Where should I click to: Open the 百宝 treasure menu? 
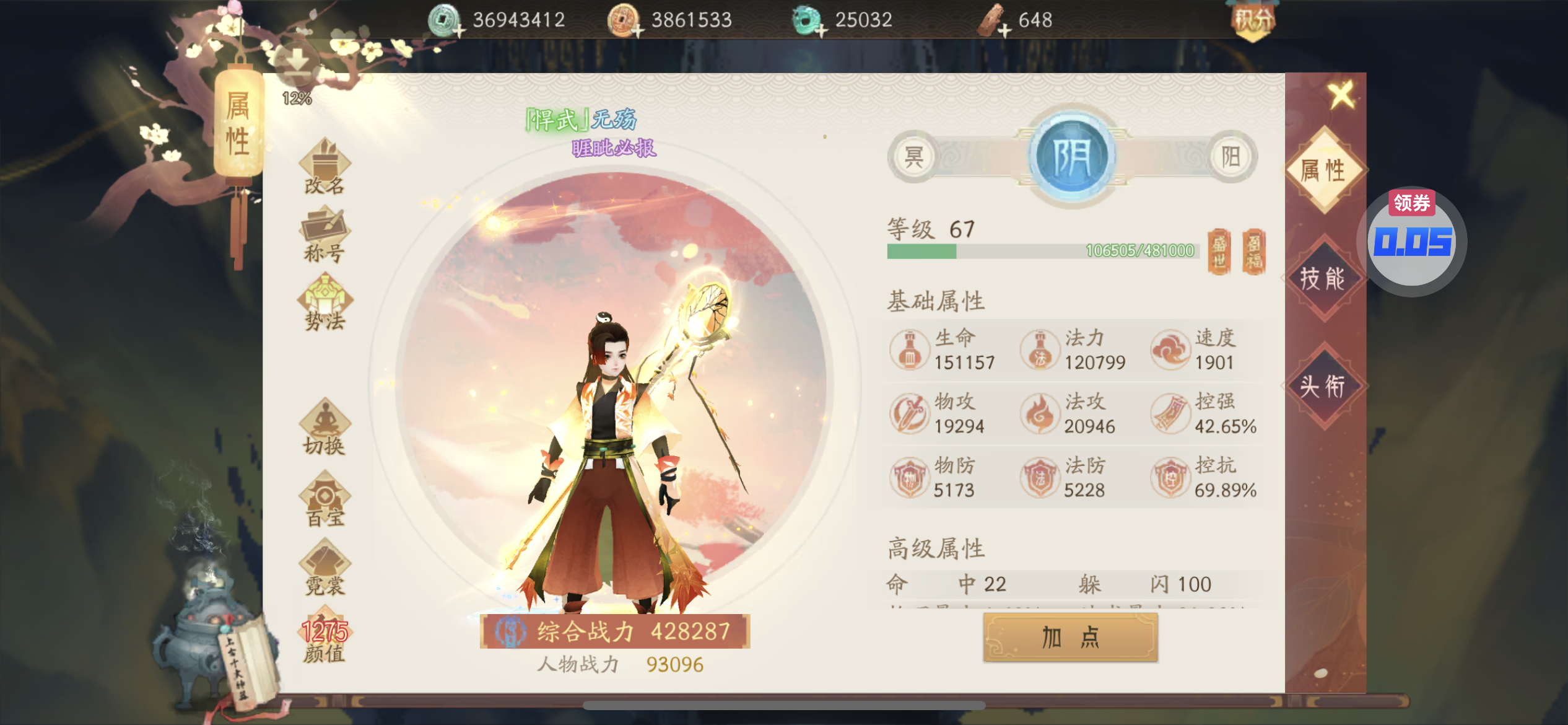point(324,500)
